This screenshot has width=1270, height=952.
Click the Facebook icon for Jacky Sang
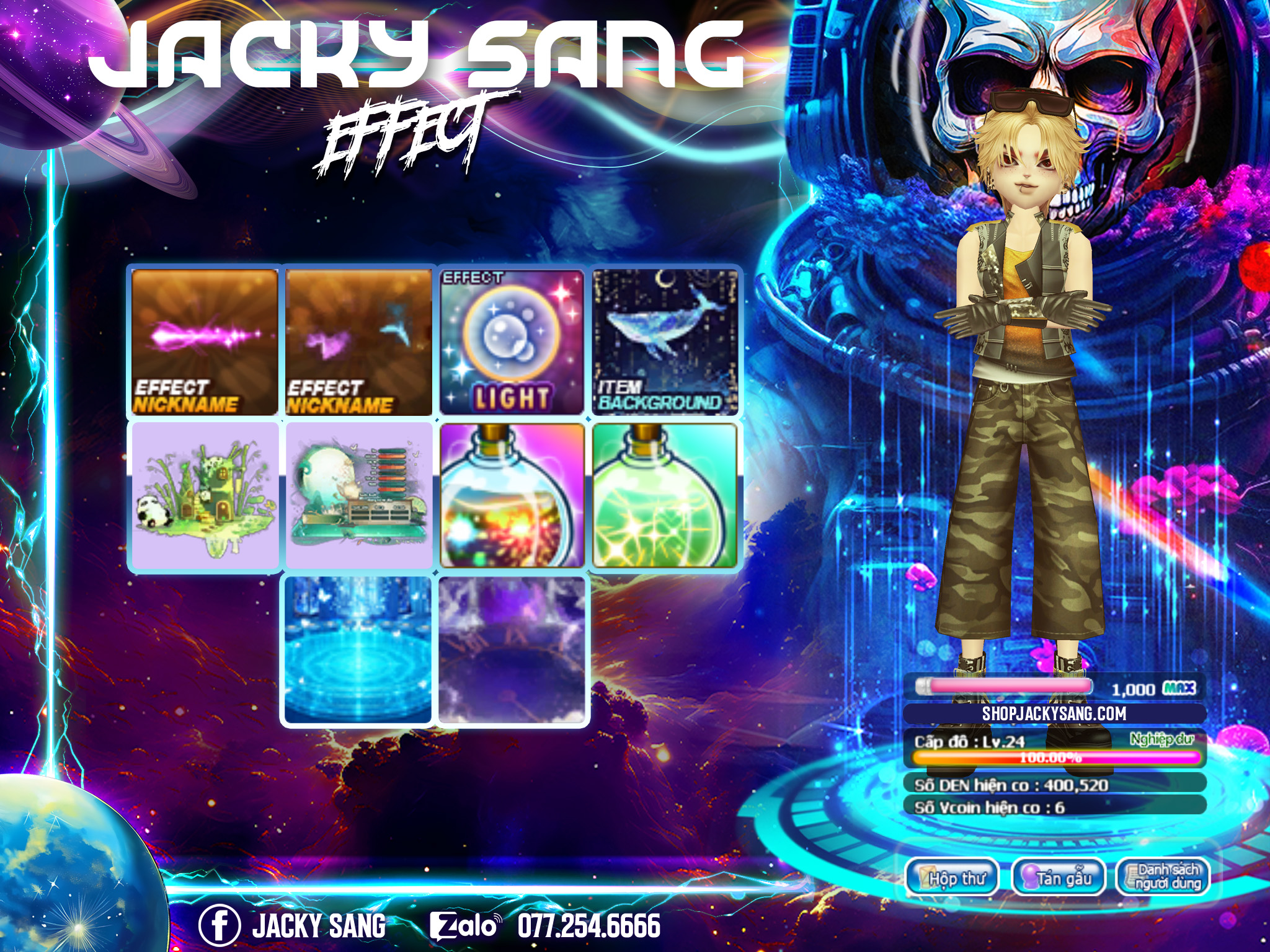tap(219, 925)
